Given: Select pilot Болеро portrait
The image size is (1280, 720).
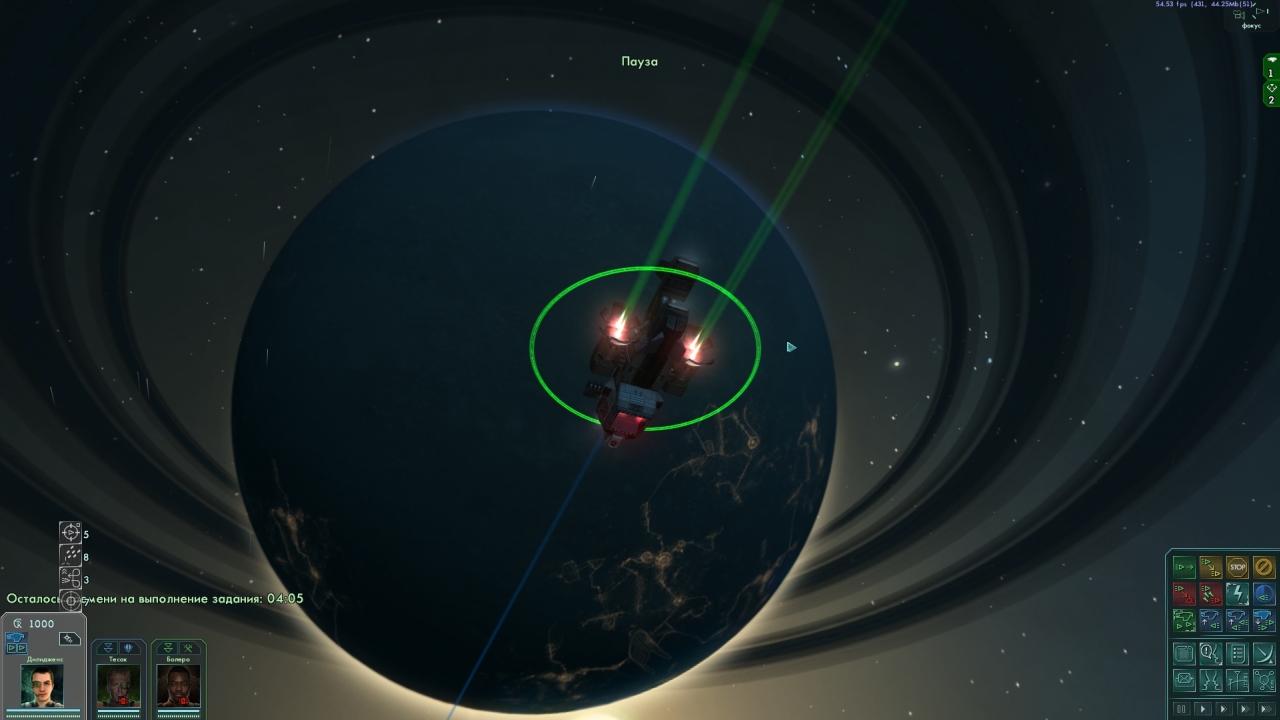Looking at the screenshot, I should (178, 684).
